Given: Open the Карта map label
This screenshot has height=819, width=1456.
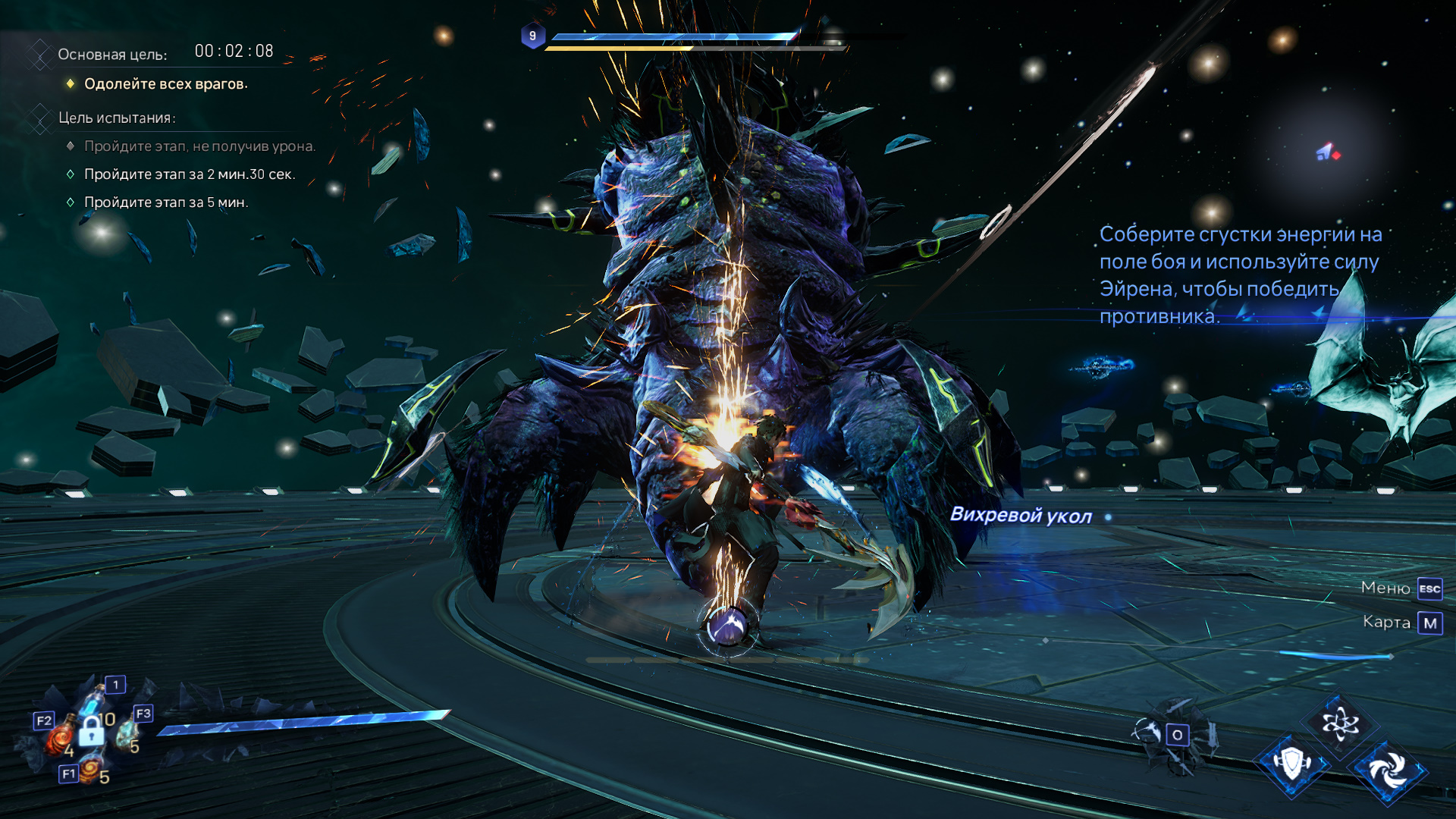Looking at the screenshot, I should click(1386, 622).
